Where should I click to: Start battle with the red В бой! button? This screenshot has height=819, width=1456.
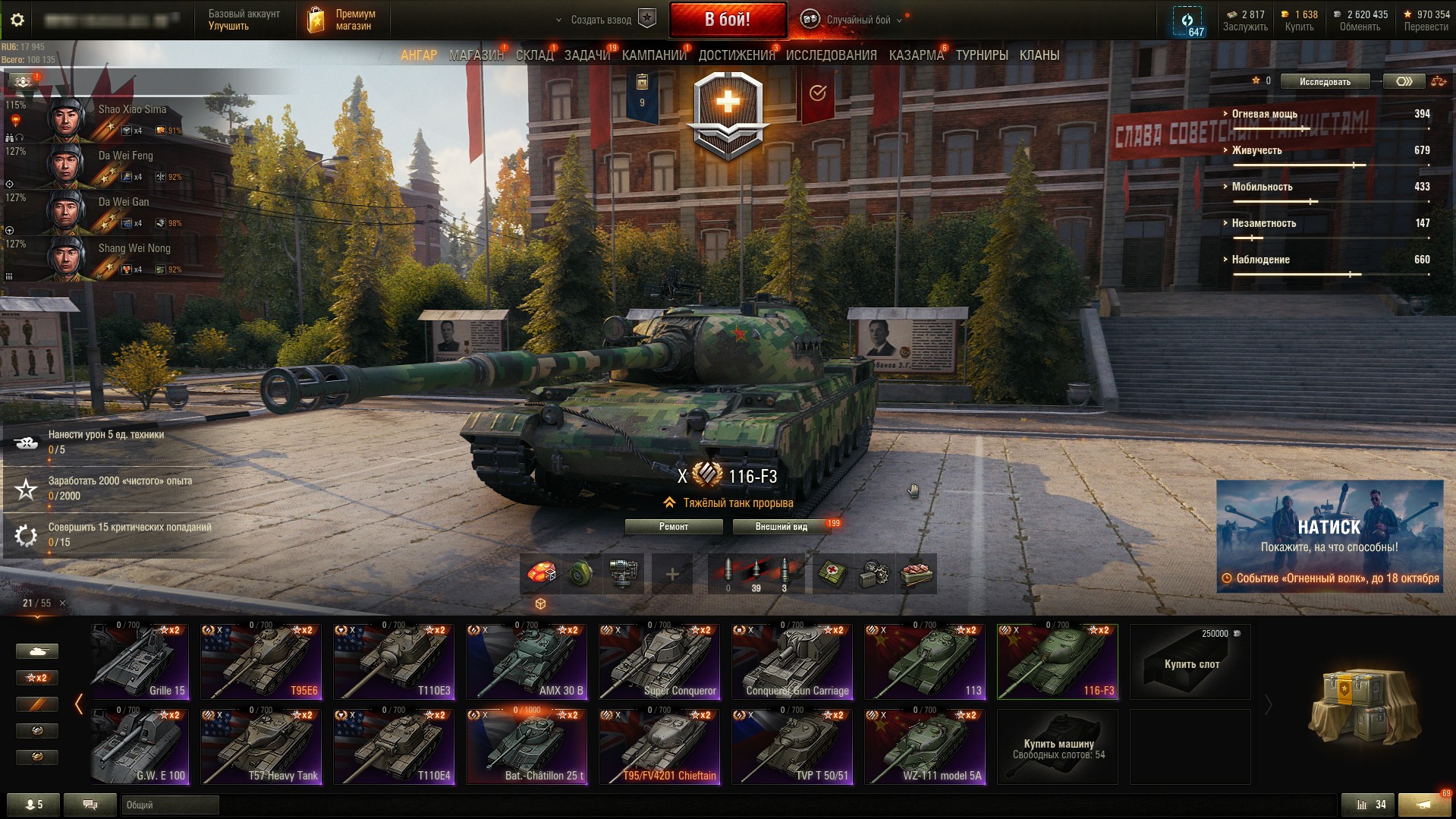coord(727,20)
